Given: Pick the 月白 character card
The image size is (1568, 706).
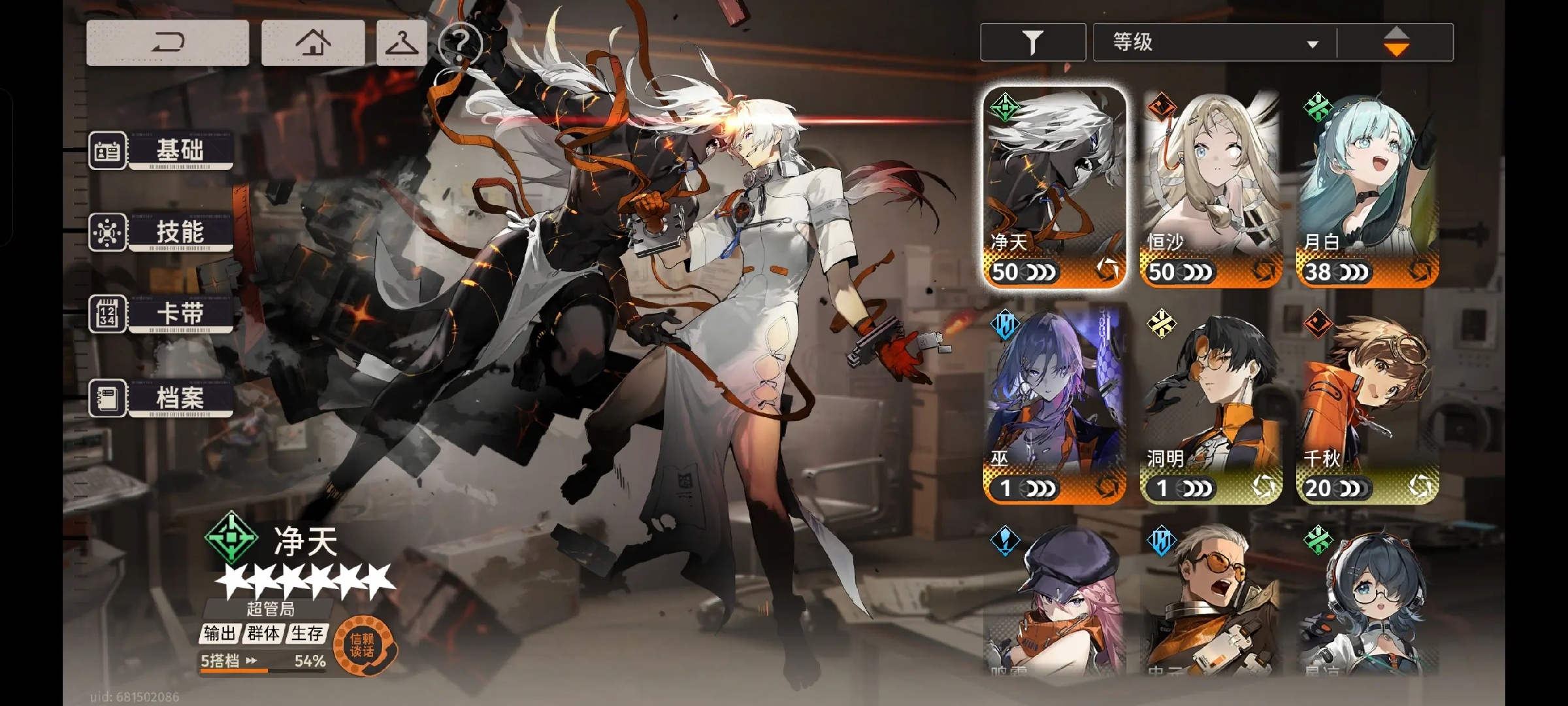Looking at the screenshot, I should tap(1367, 188).
